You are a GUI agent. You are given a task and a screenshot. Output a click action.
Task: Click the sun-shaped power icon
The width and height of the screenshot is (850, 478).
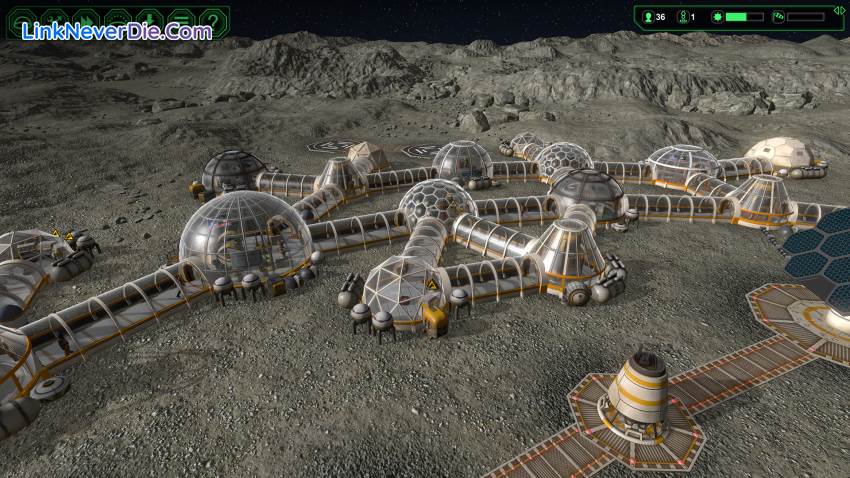pos(716,17)
